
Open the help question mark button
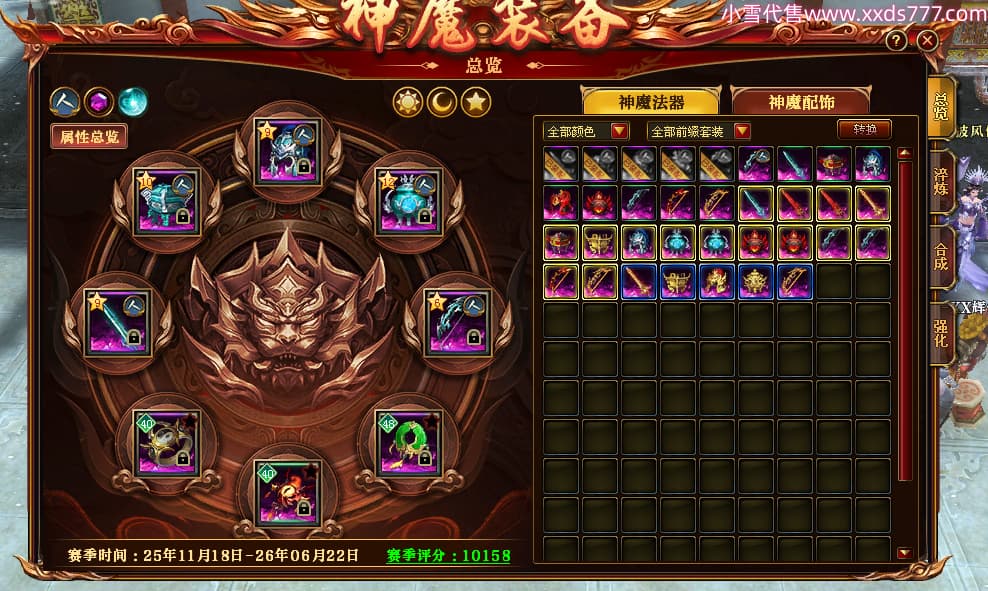(897, 41)
